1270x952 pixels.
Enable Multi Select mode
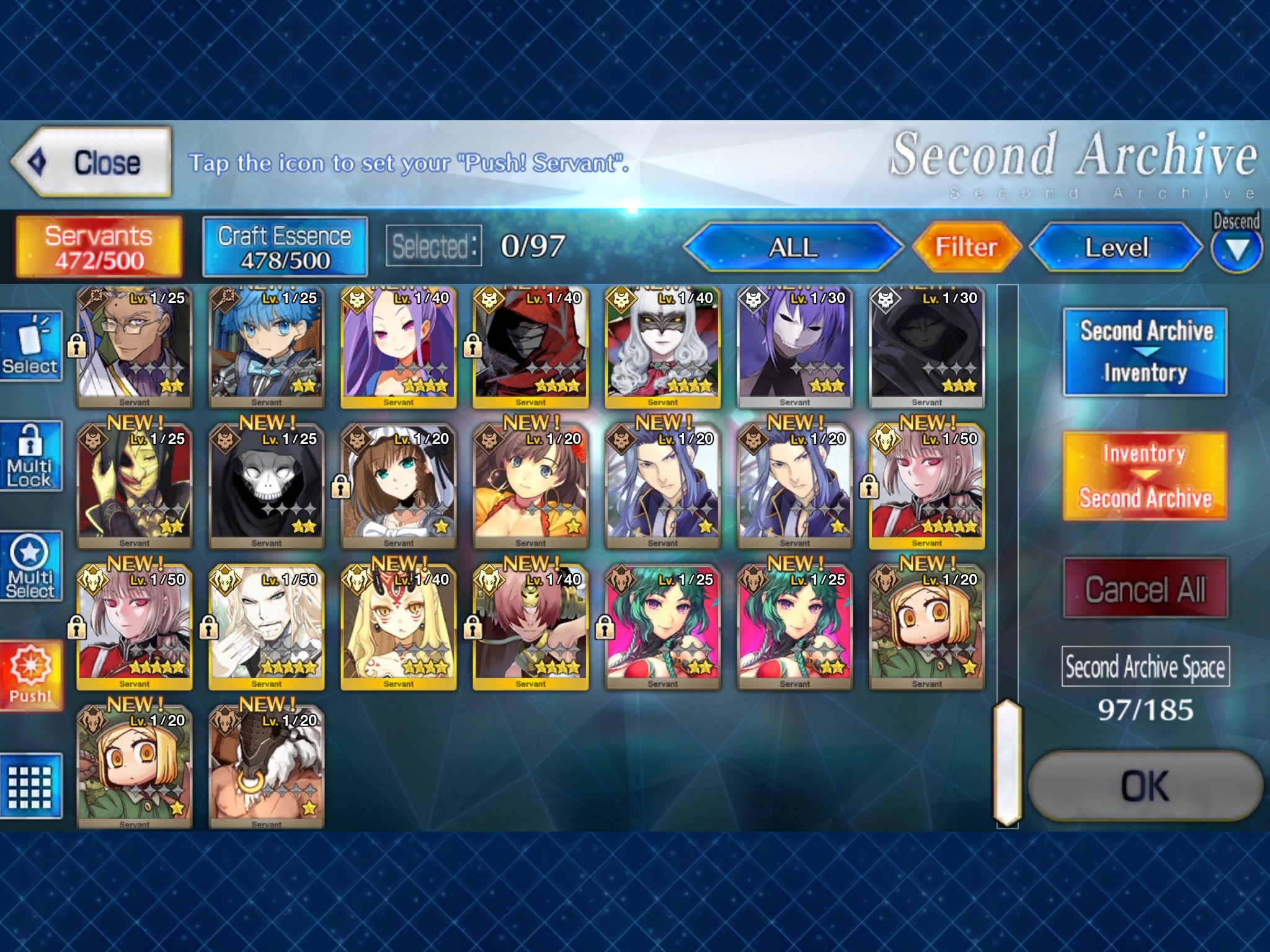coord(32,567)
